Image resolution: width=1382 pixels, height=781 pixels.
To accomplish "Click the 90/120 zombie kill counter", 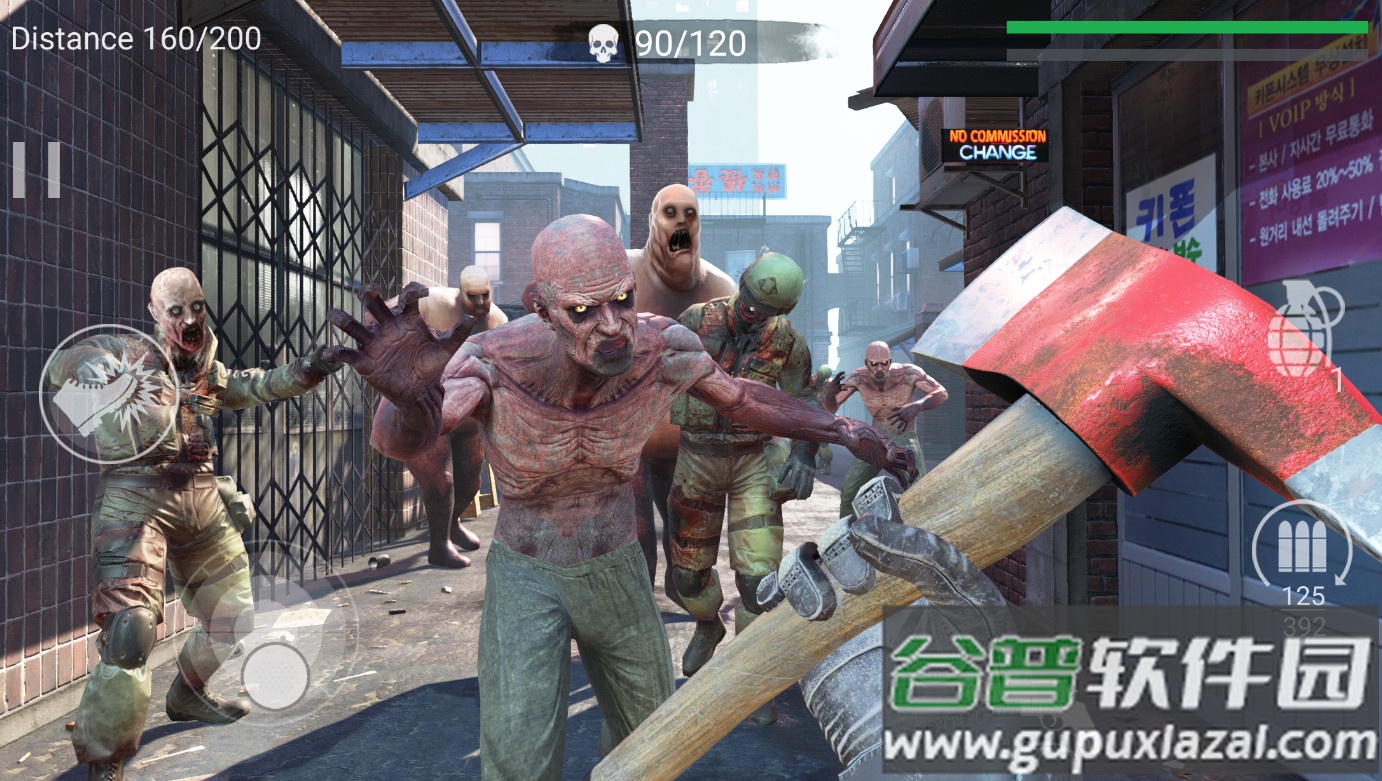I will 690,42.
